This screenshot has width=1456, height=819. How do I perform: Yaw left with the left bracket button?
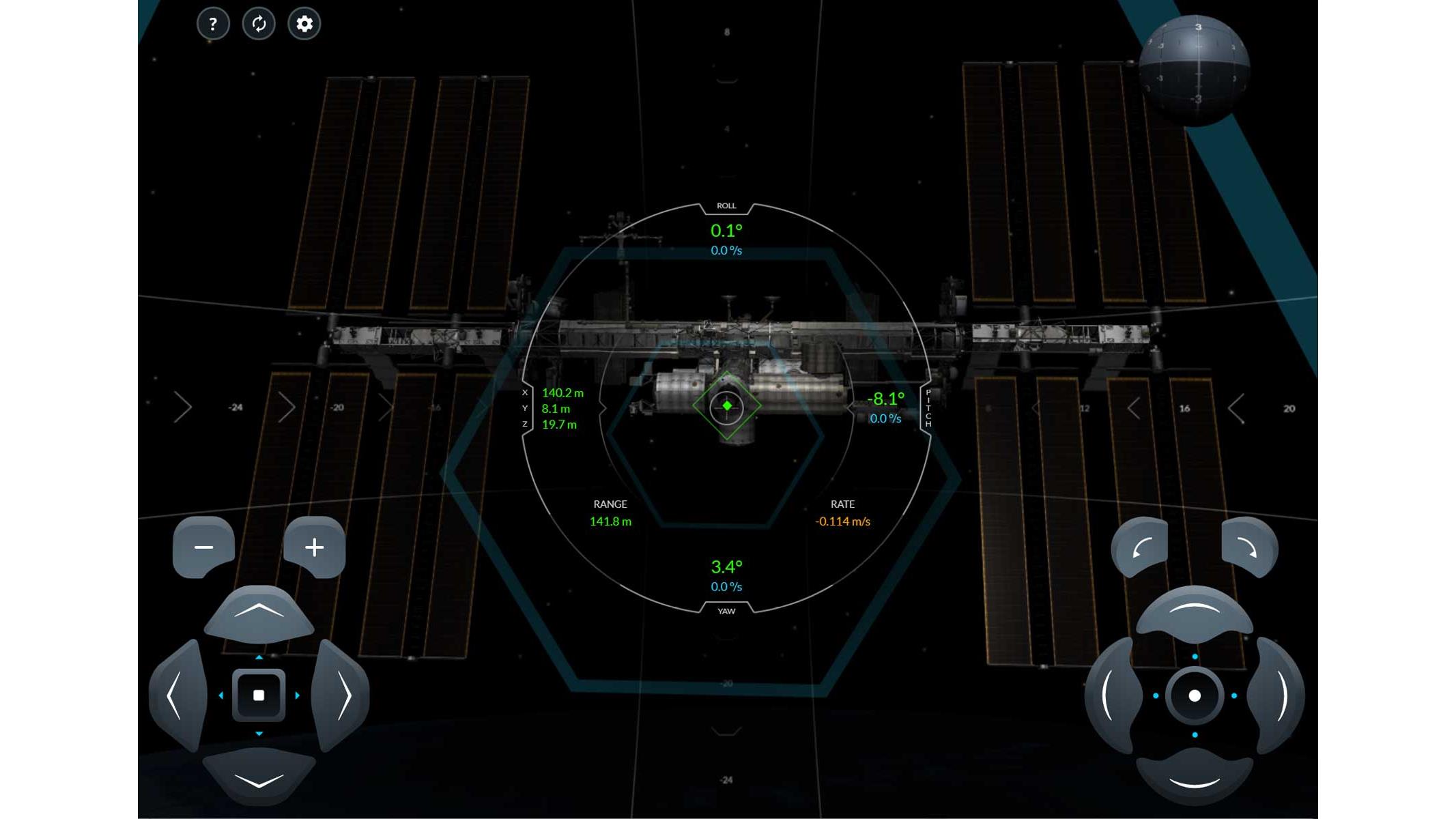[1111, 695]
